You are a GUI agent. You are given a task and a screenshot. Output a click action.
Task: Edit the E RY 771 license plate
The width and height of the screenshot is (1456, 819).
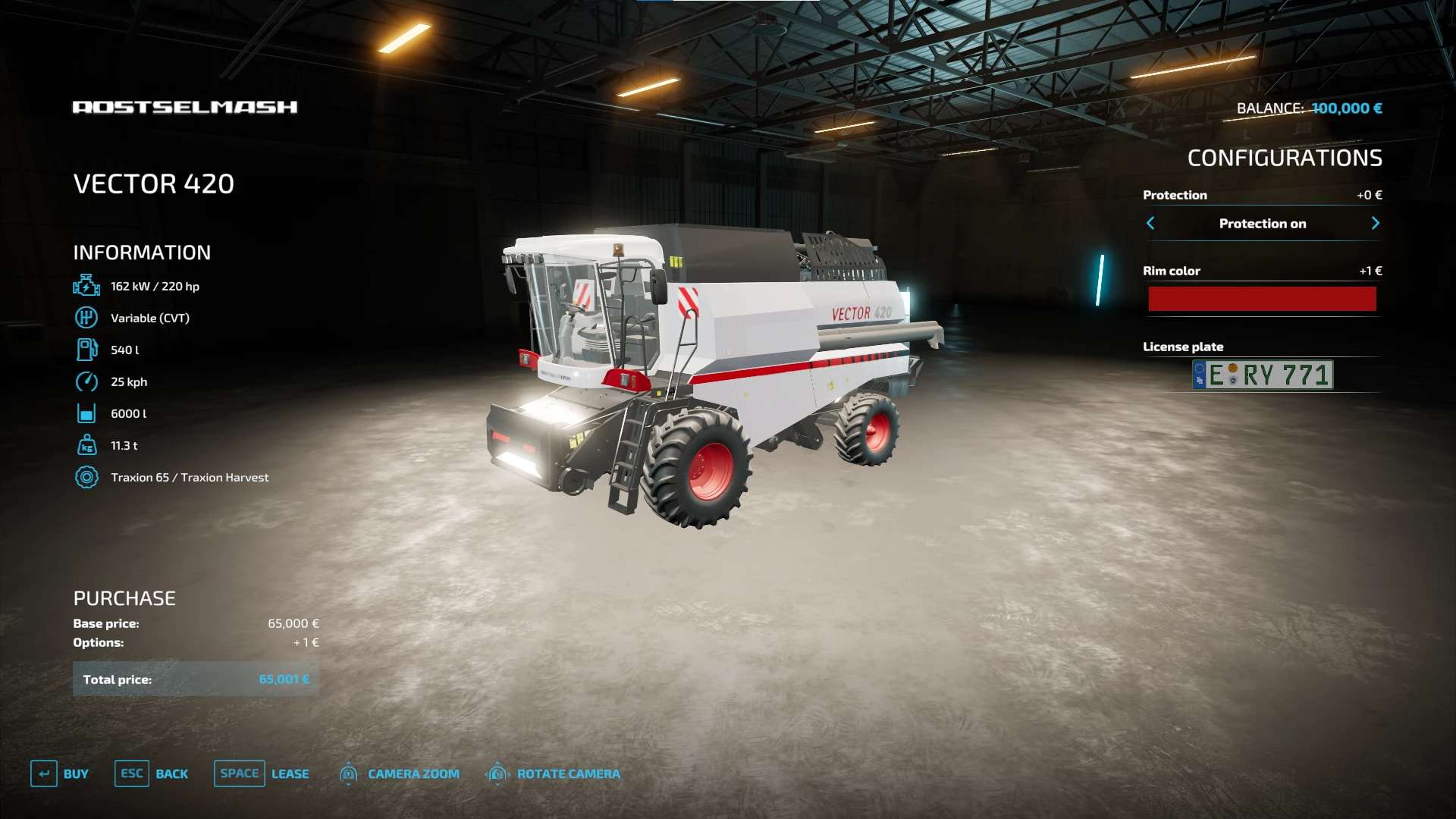pos(1263,375)
